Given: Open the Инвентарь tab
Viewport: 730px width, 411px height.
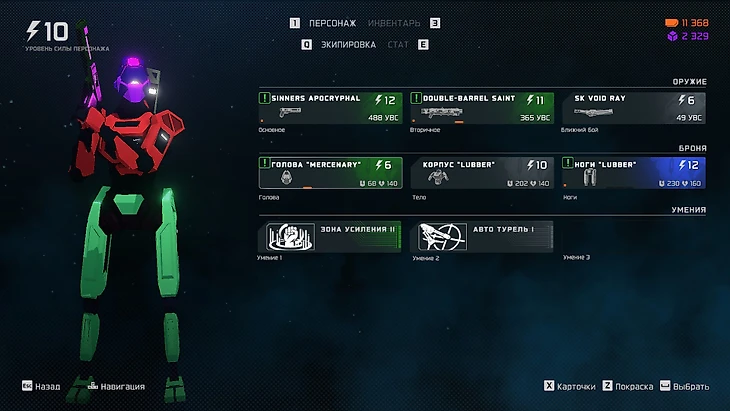Looking at the screenshot, I should 393,23.
